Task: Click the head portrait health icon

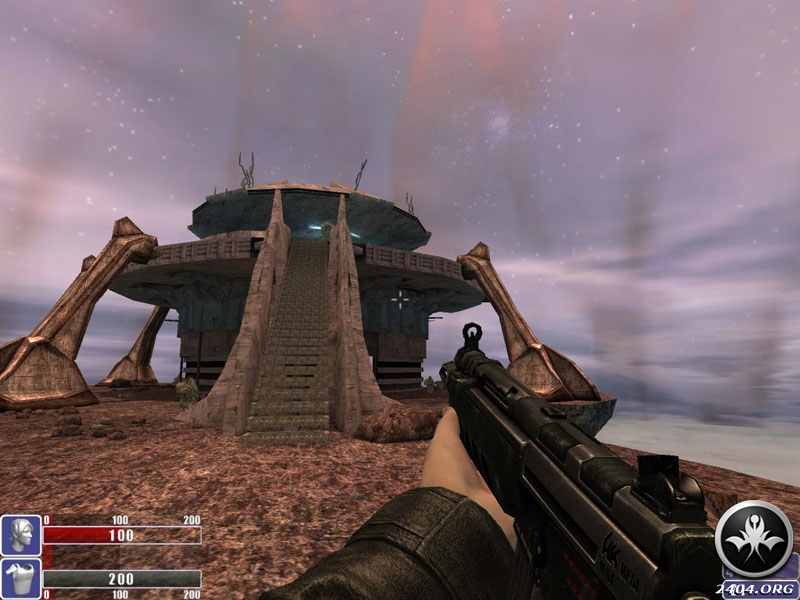Action: 21,535
